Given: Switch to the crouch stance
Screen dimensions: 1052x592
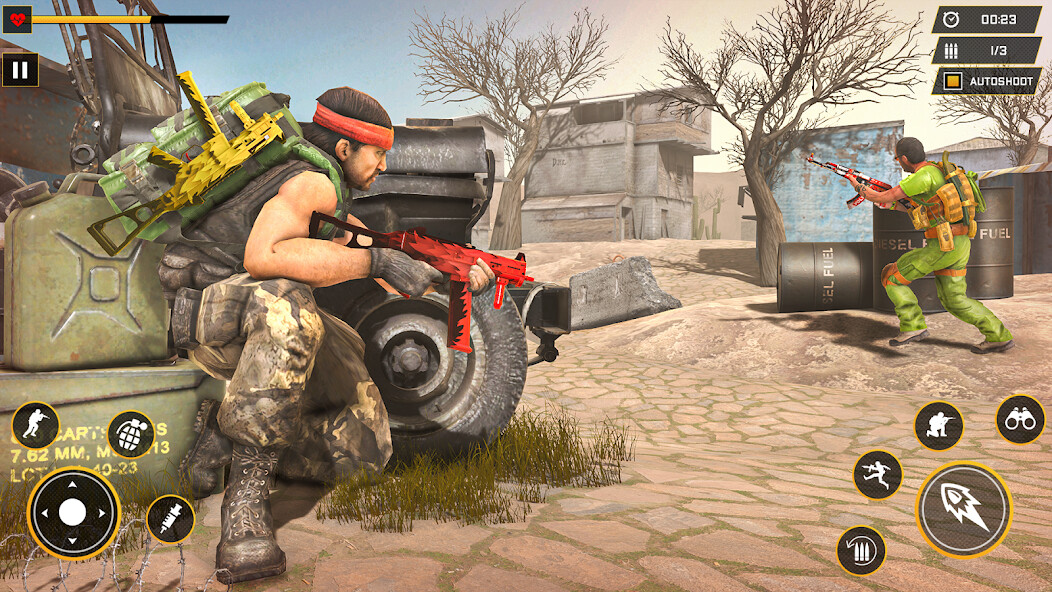Looking at the screenshot, I should click(x=938, y=426).
